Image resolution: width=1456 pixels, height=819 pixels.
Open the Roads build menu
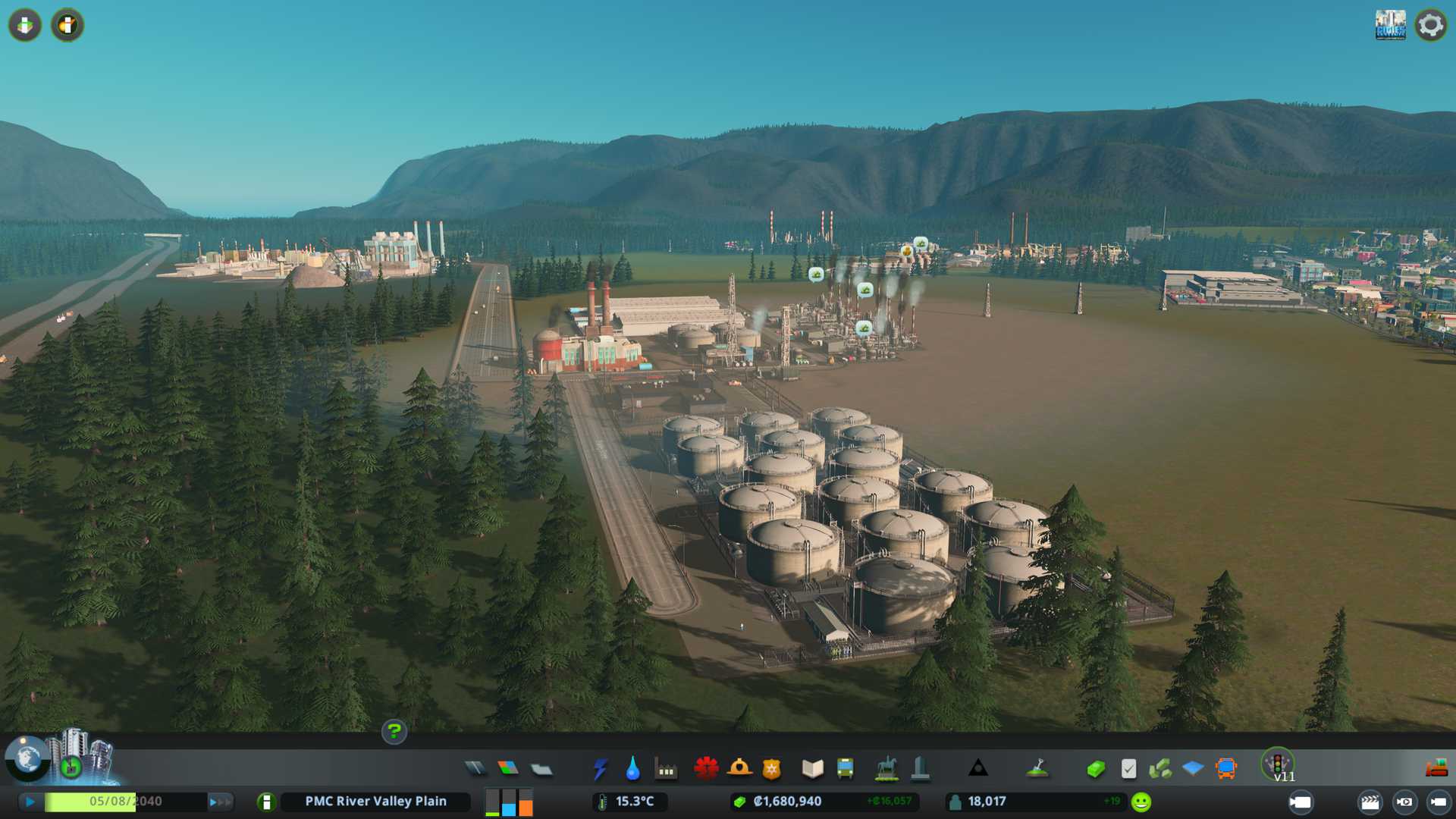(x=475, y=769)
